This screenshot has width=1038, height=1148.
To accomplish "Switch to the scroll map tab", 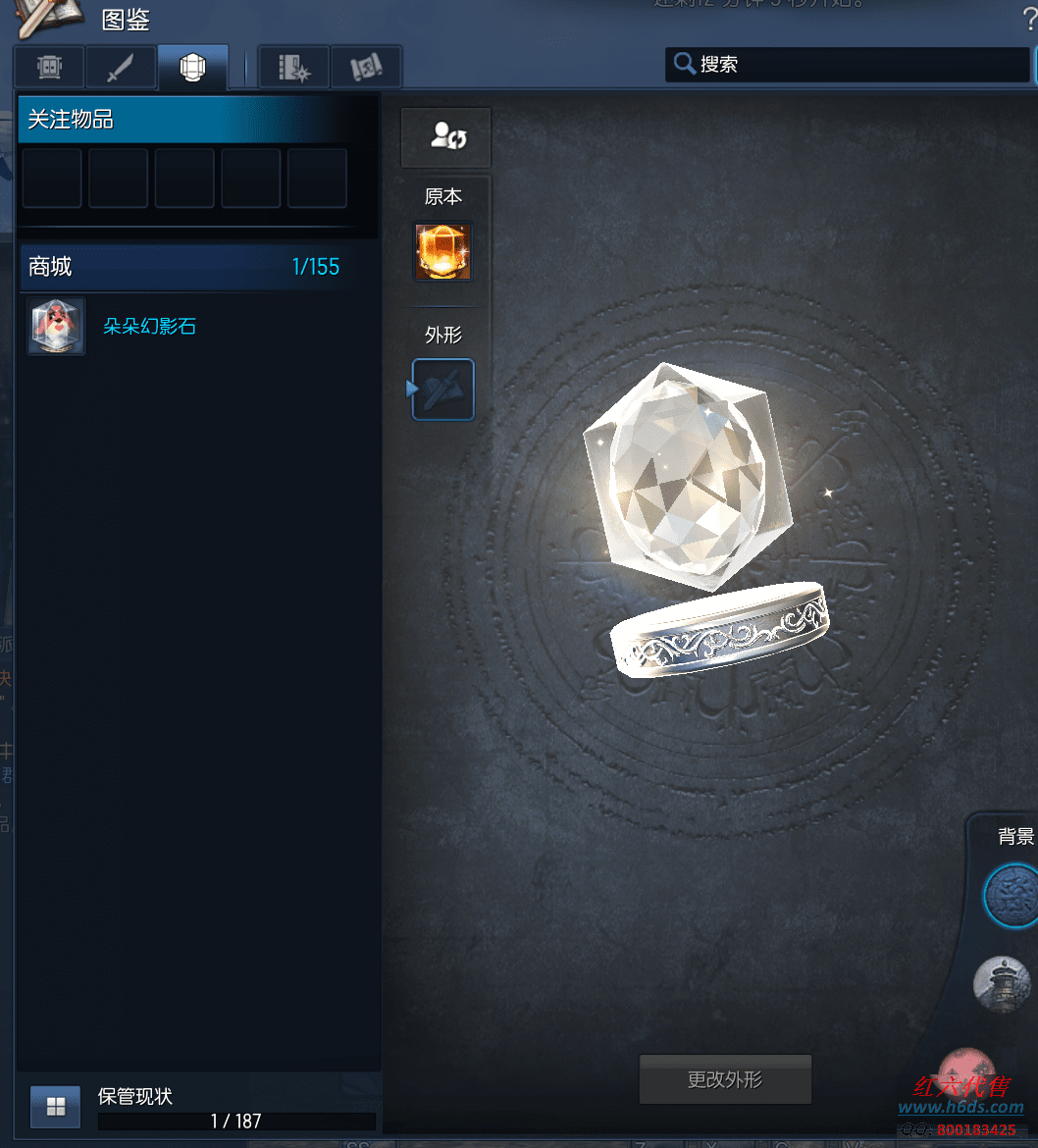I will (x=365, y=68).
